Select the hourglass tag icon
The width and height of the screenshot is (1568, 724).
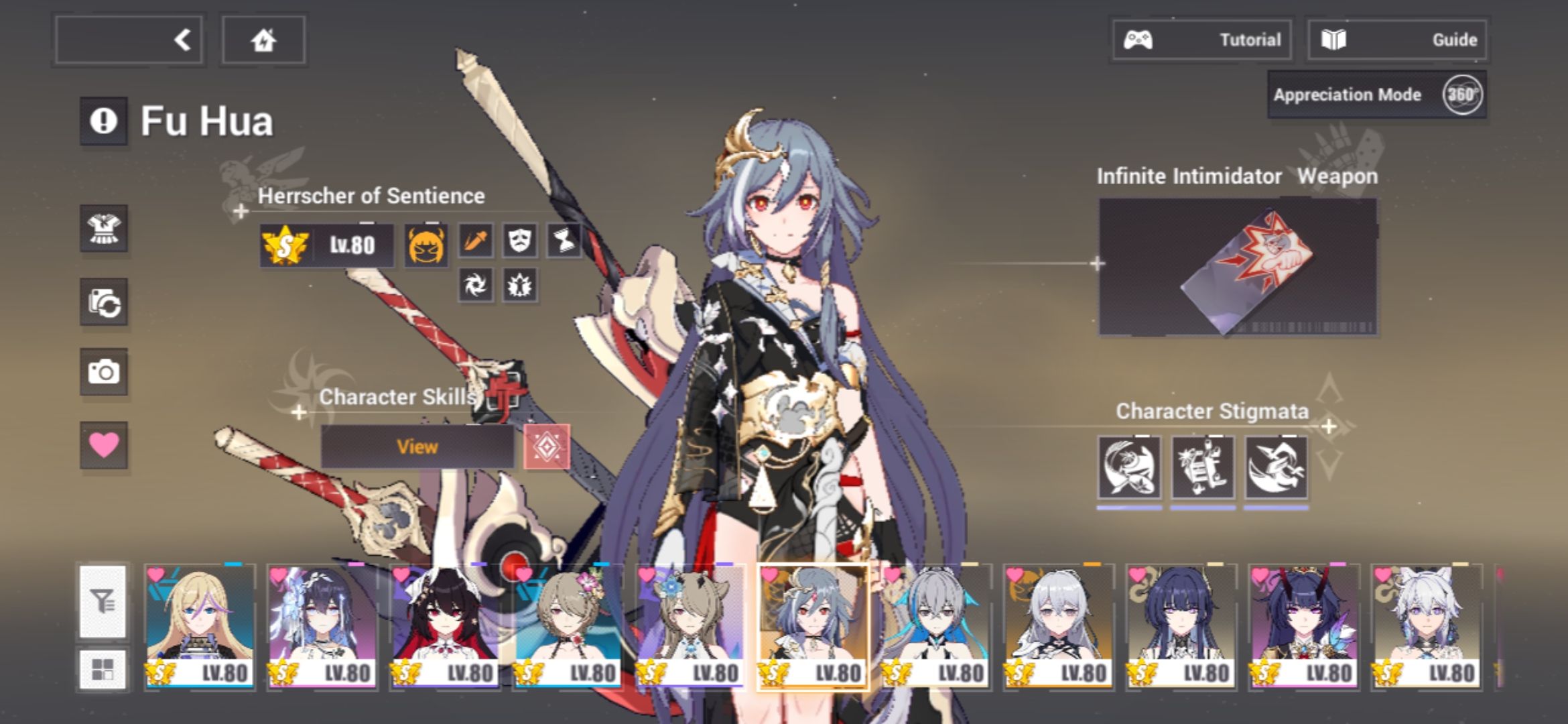pyautogui.click(x=565, y=243)
